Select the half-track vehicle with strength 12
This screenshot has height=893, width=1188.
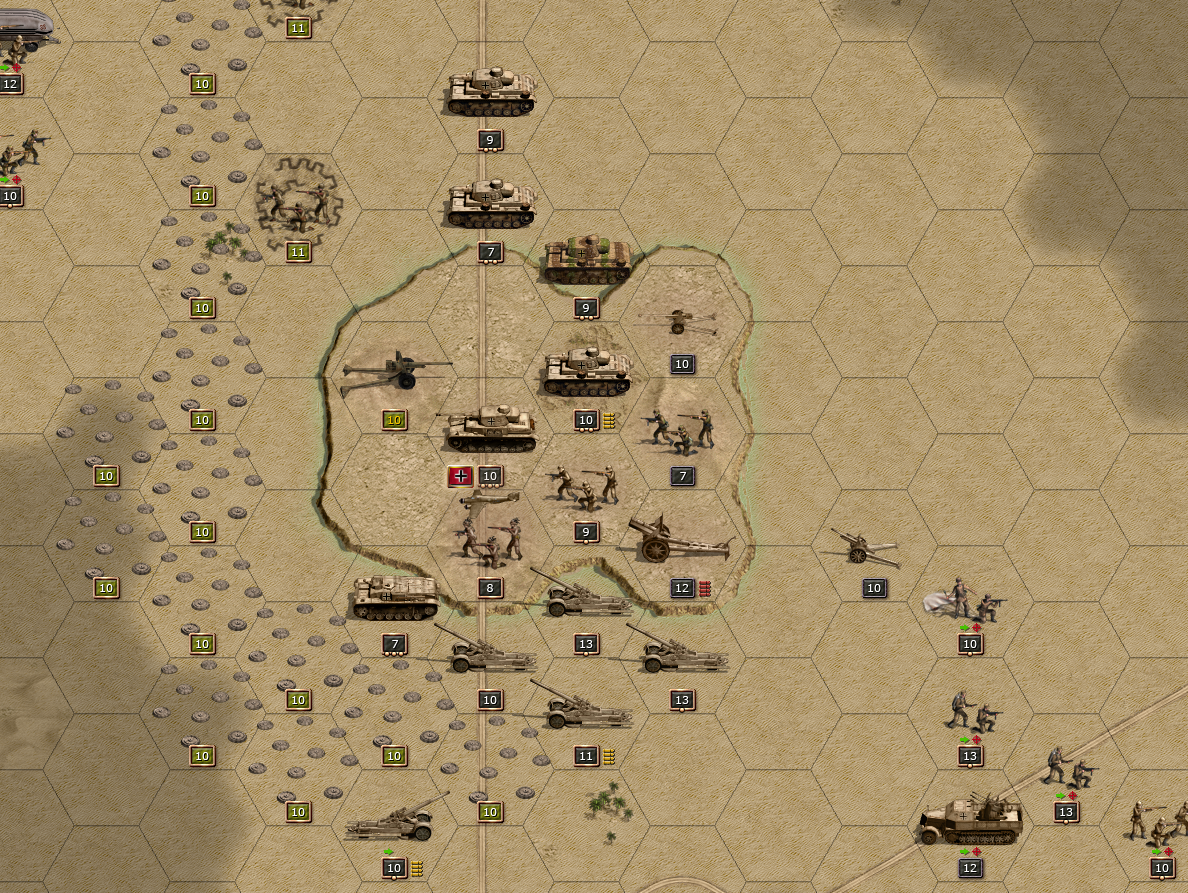click(x=970, y=822)
